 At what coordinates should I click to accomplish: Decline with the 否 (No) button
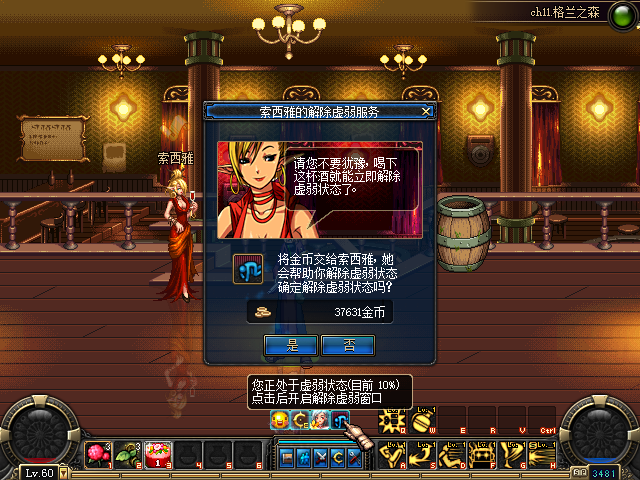pyautogui.click(x=349, y=345)
